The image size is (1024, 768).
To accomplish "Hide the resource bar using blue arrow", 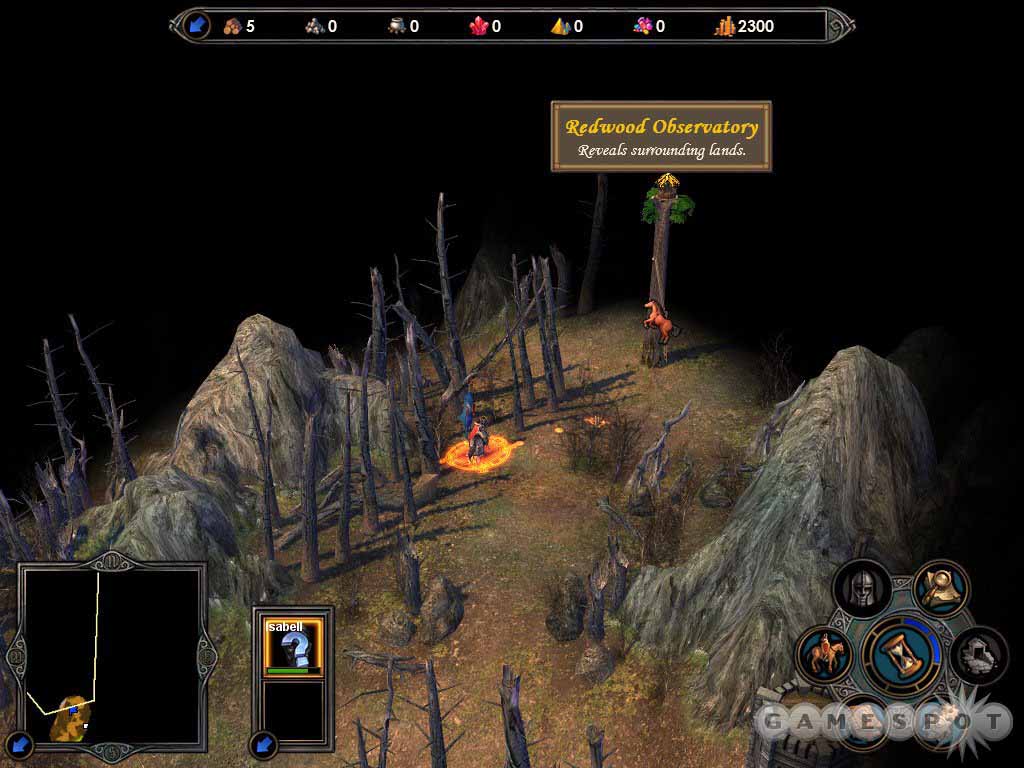I will 197,25.
